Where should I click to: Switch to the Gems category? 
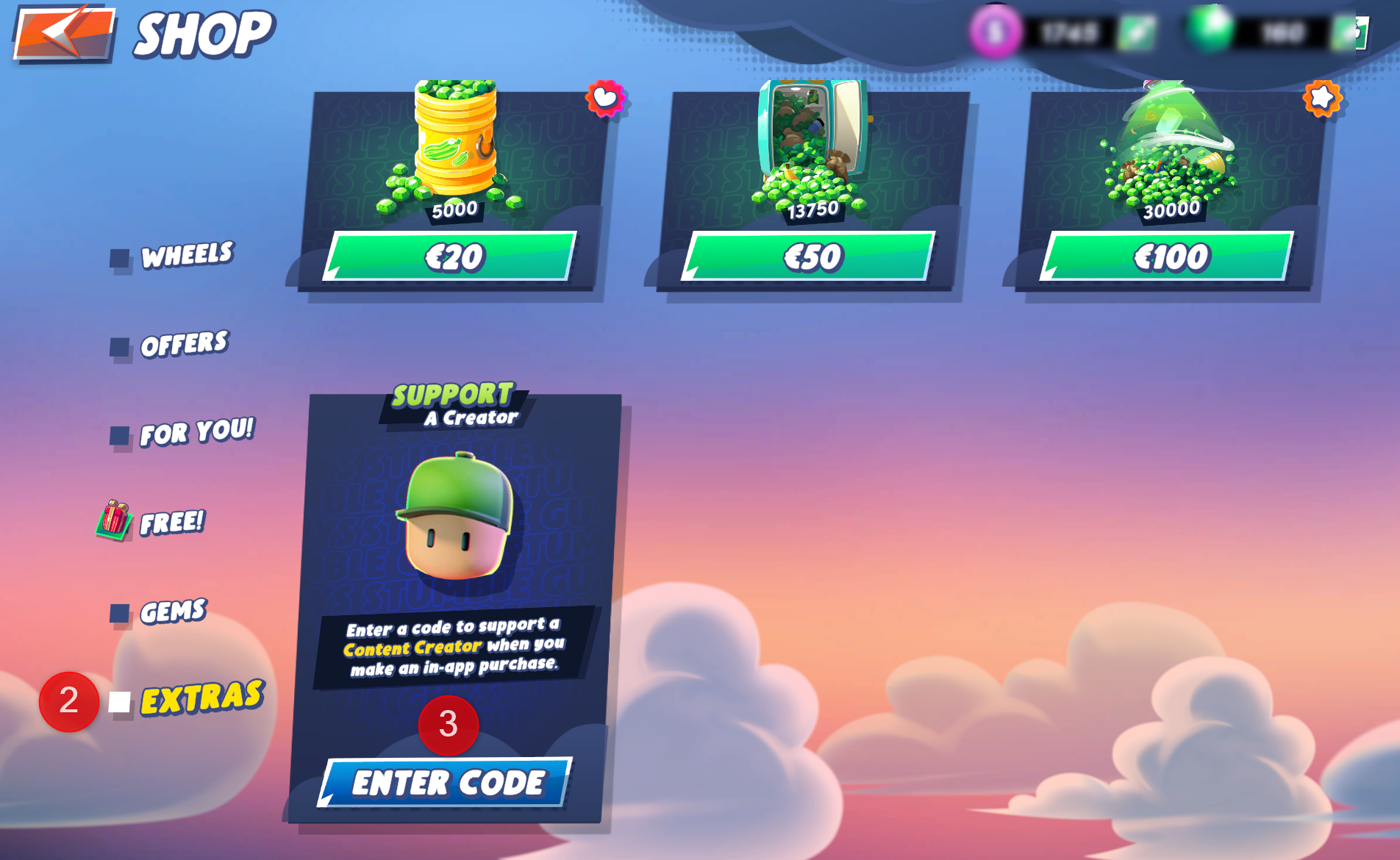pyautogui.click(x=173, y=610)
